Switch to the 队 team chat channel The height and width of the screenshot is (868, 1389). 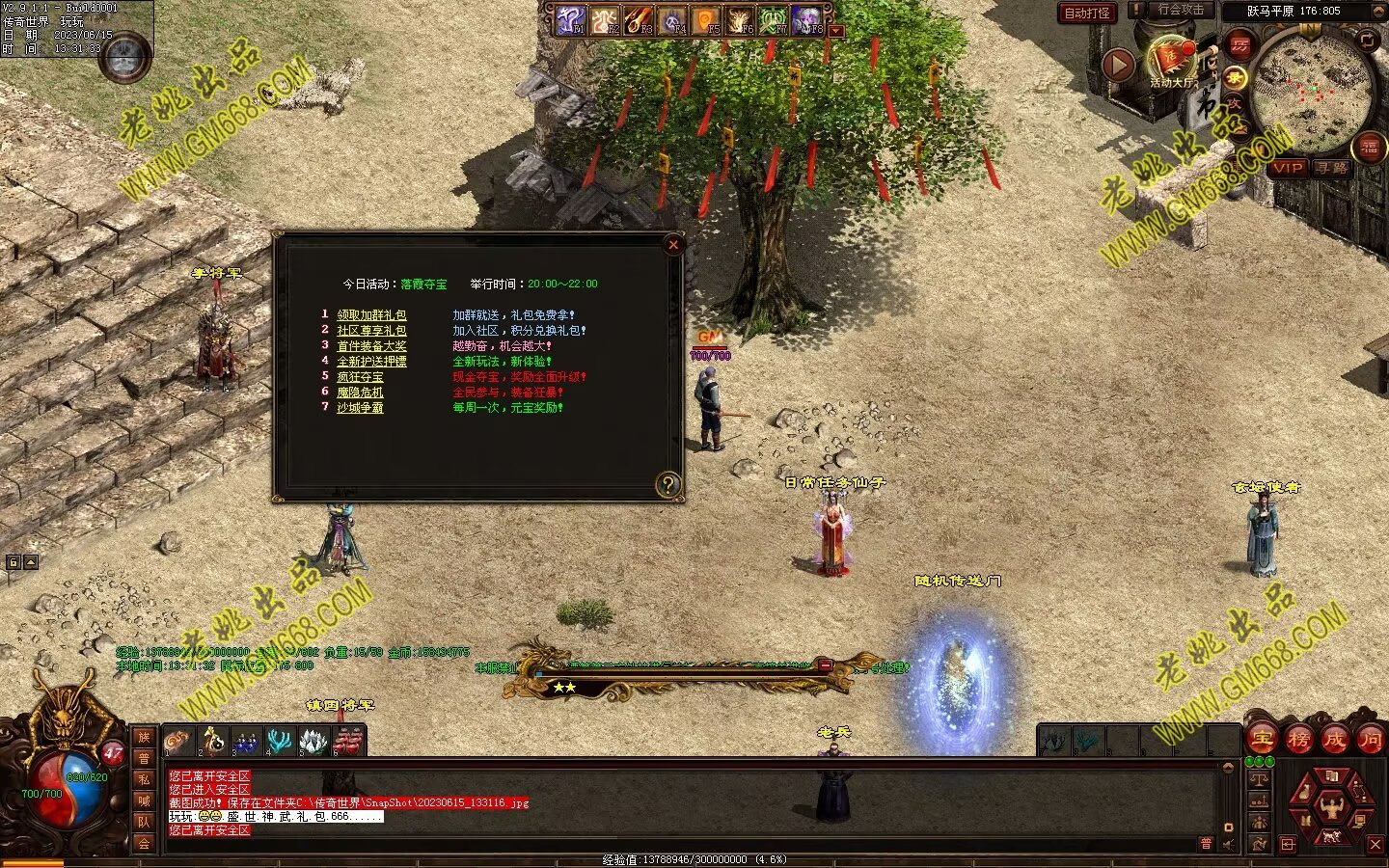tap(144, 822)
